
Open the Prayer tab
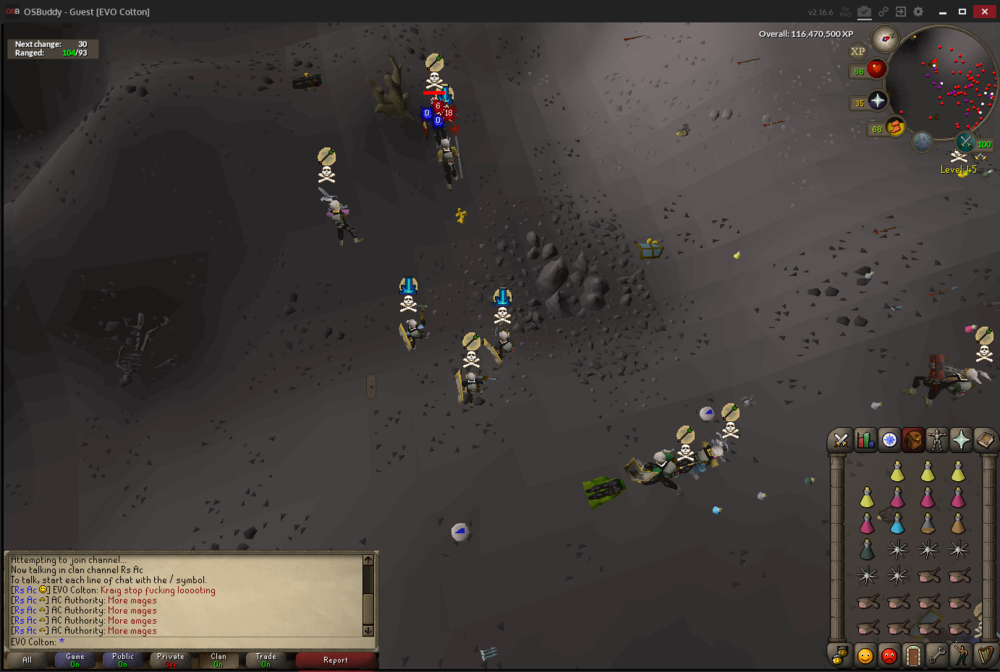pyautogui.click(x=961, y=440)
